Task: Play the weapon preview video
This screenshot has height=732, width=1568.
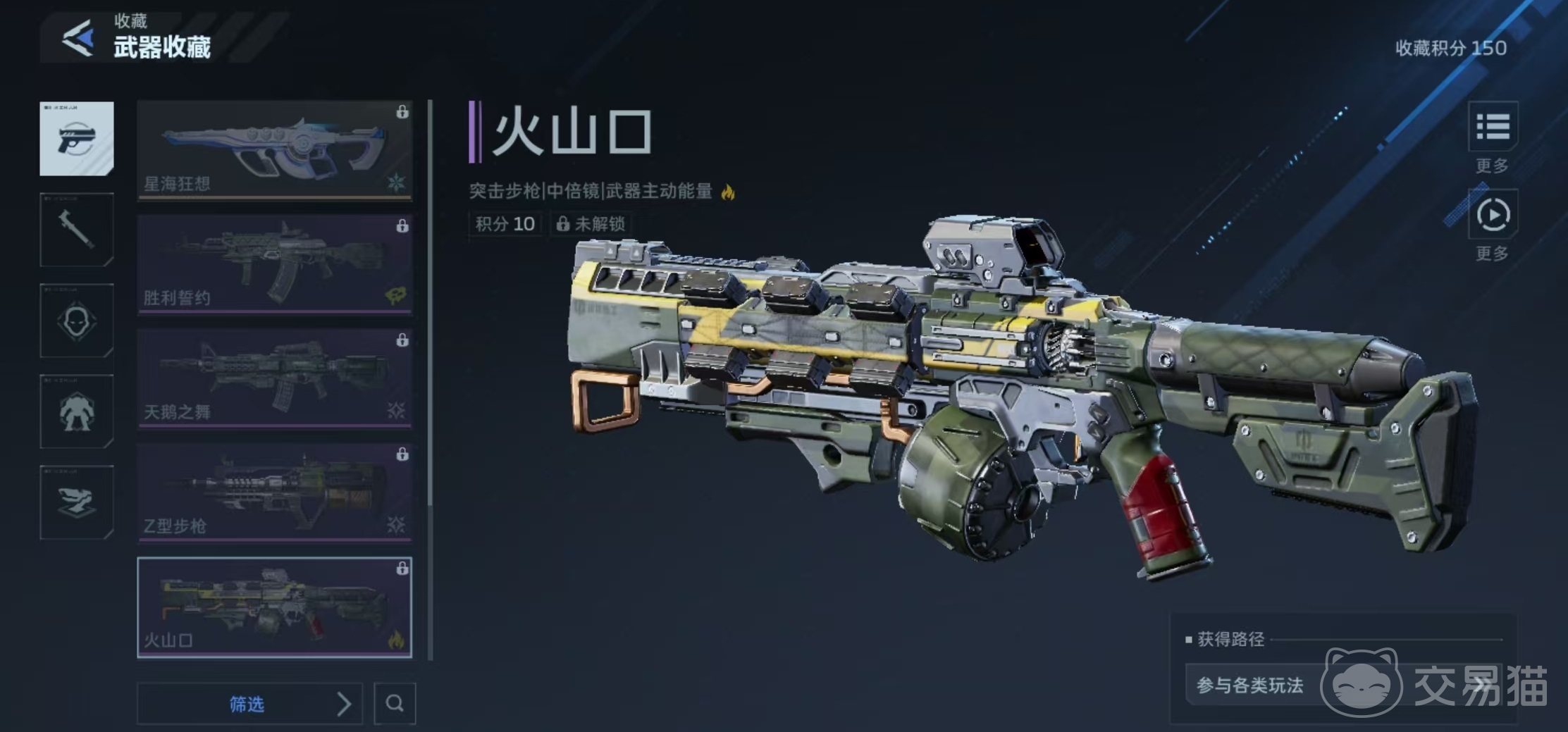Action: 1492,215
